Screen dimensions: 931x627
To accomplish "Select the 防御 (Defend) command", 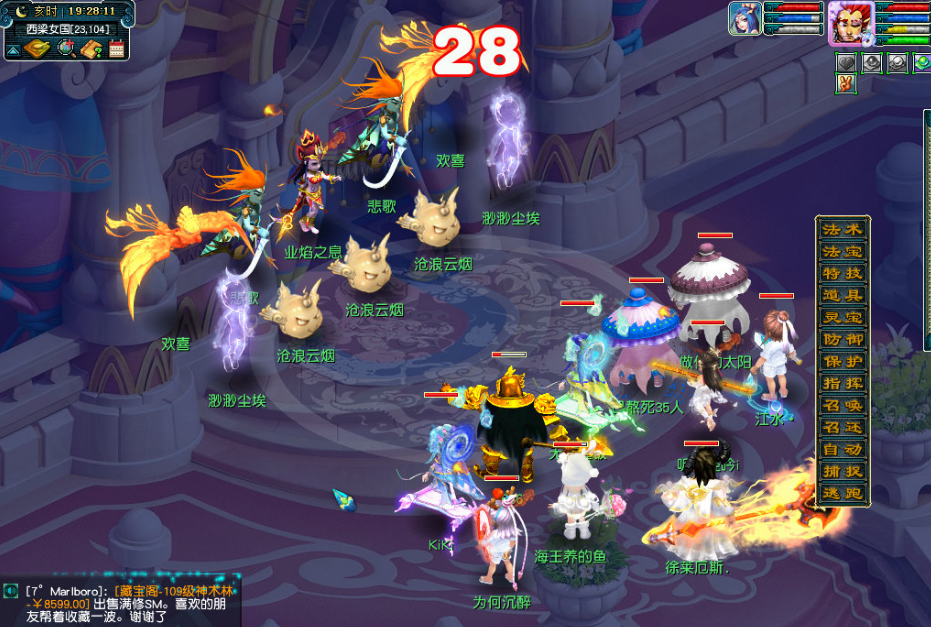I will point(842,339).
